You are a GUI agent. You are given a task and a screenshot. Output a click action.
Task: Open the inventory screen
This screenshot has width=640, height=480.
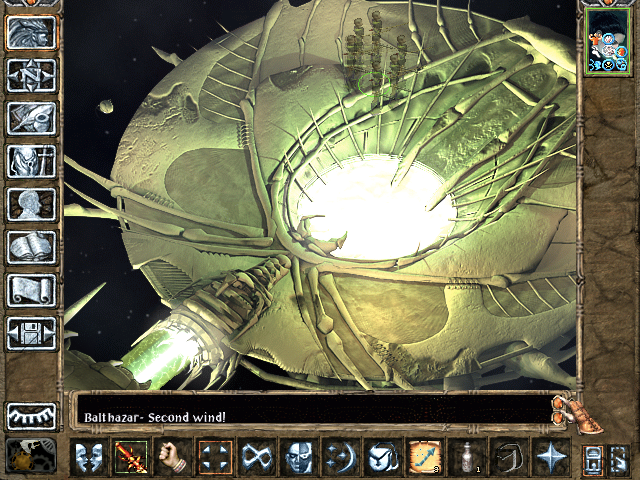pyautogui.click(x=32, y=161)
